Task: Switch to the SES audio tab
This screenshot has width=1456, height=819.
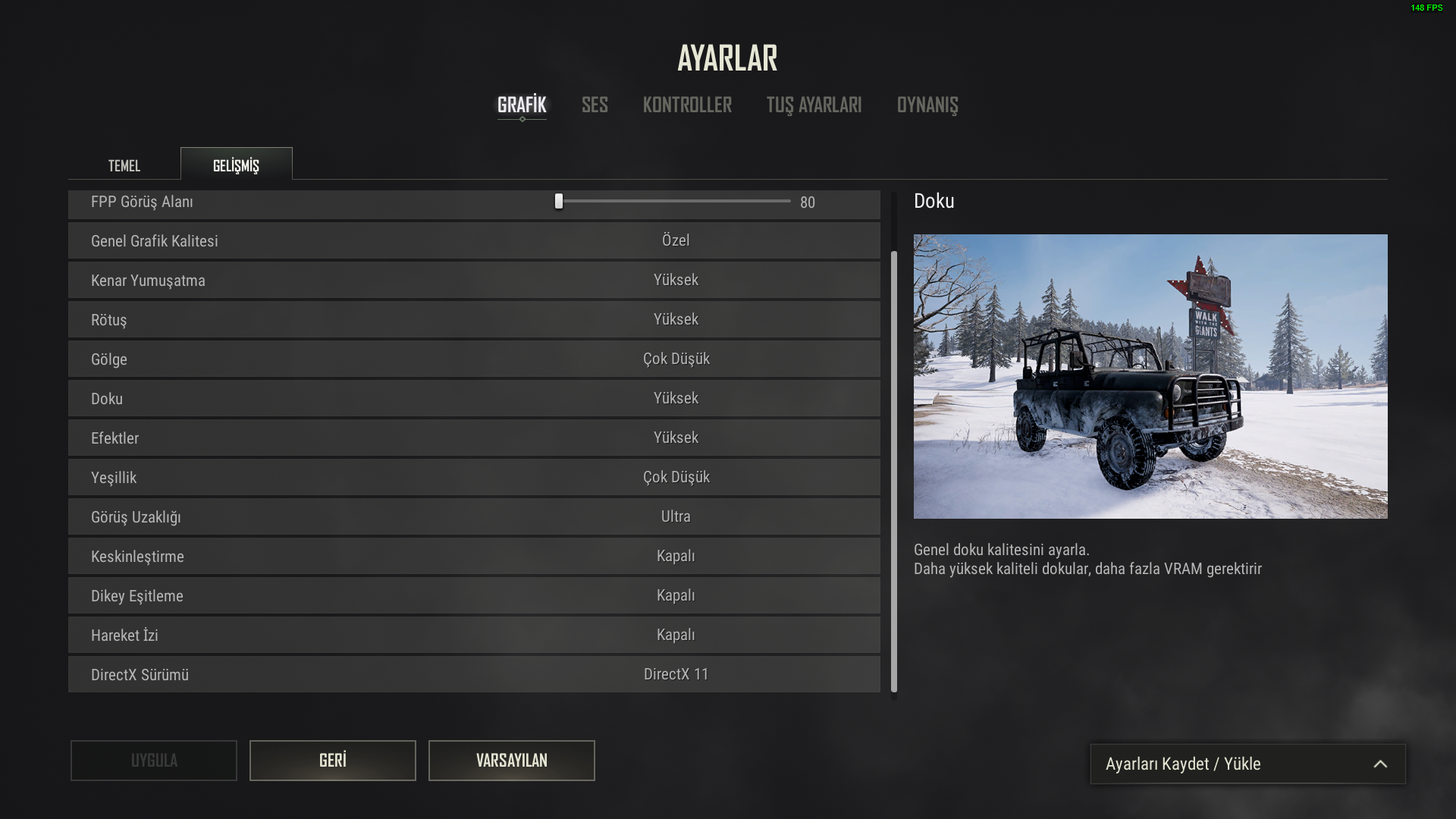Action: coord(595,105)
